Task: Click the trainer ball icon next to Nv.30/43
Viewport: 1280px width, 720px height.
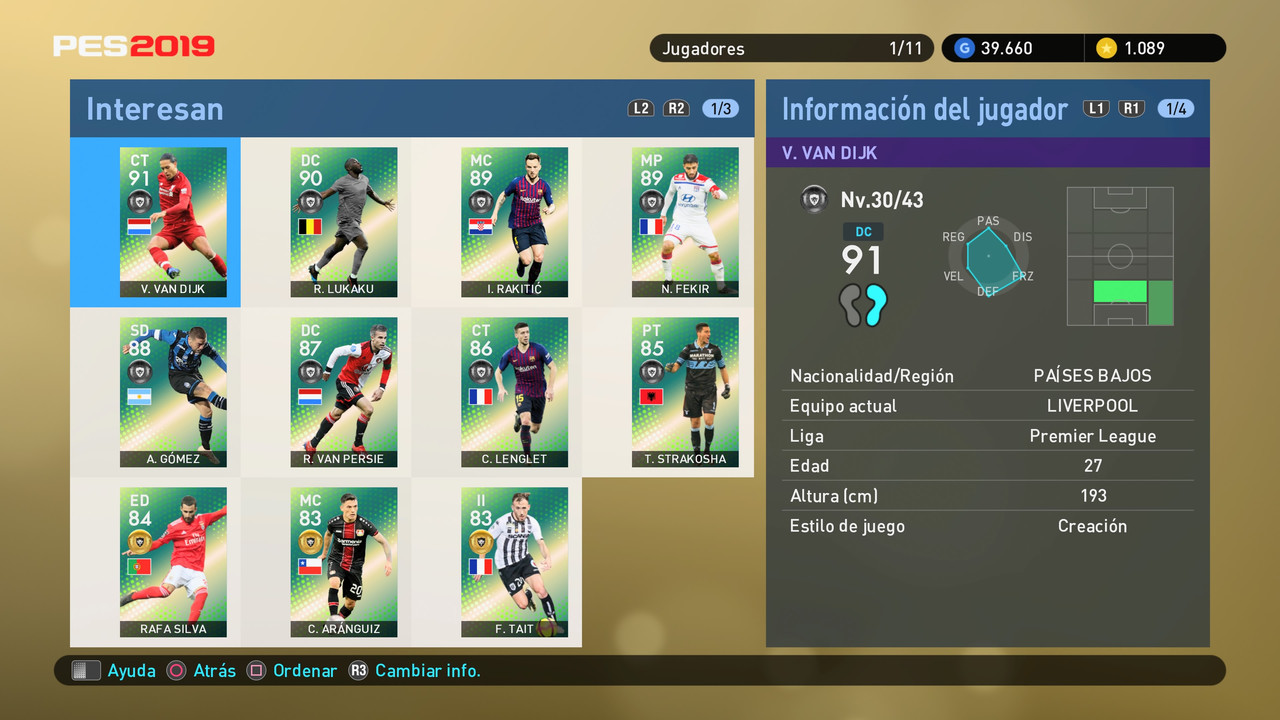Action: coord(814,198)
